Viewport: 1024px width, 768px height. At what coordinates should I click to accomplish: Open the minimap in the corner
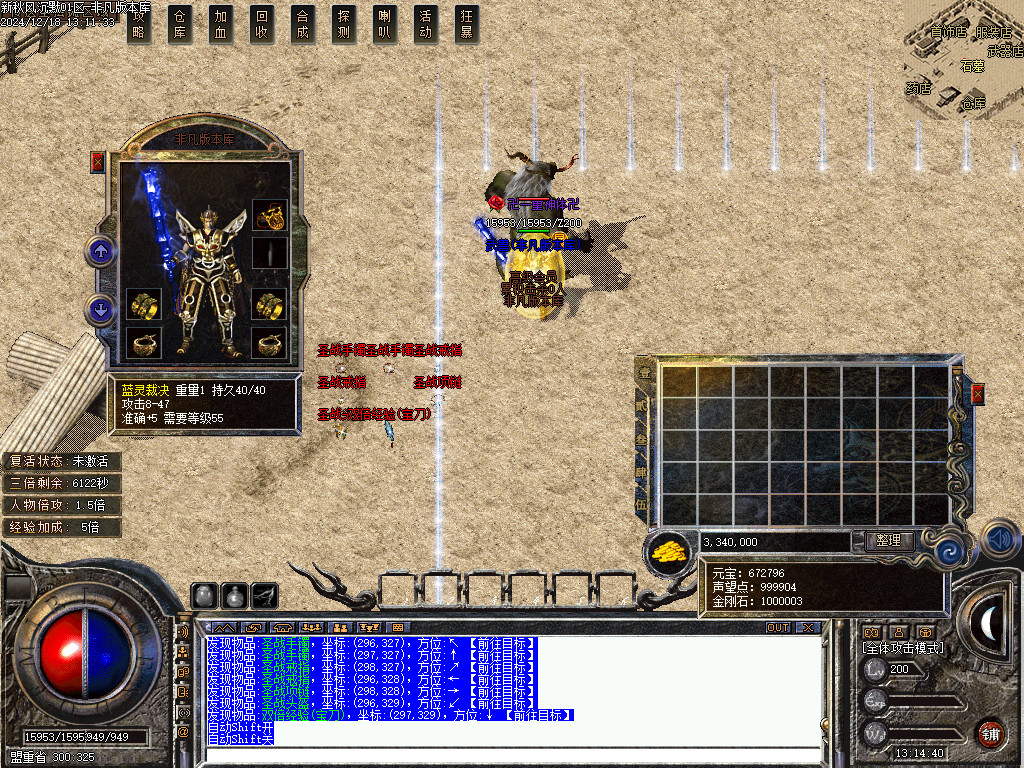[964, 60]
